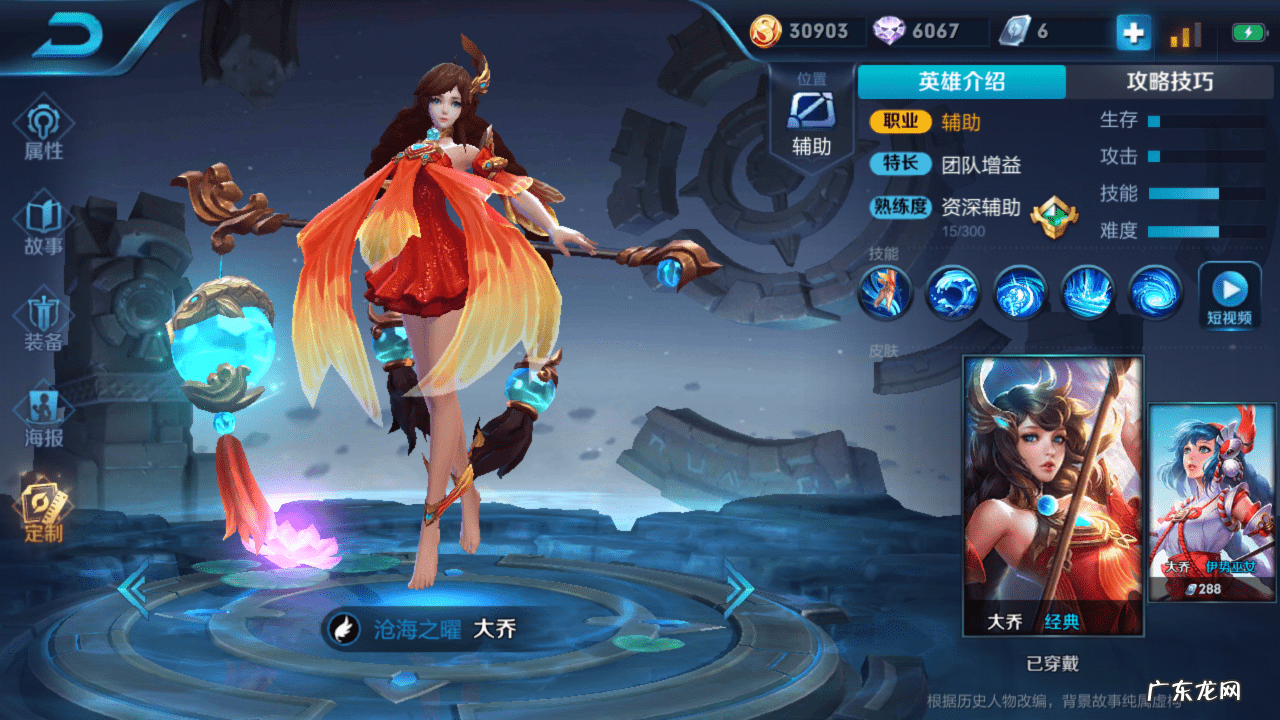1280x720 pixels.
Task: Switch to the 攻略技巧 tab
Action: (x=1170, y=82)
